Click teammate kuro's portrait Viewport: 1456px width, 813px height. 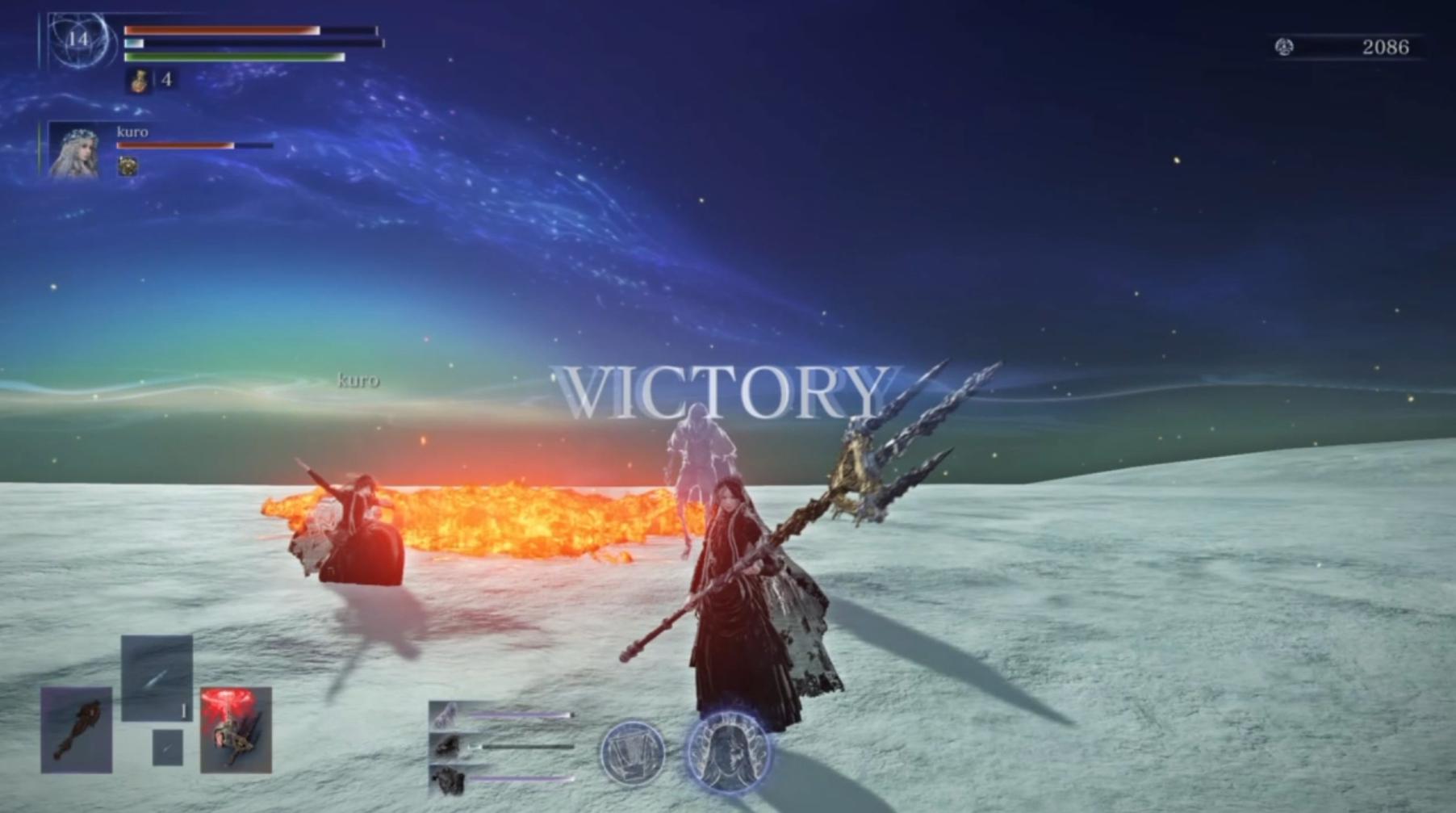[74, 150]
